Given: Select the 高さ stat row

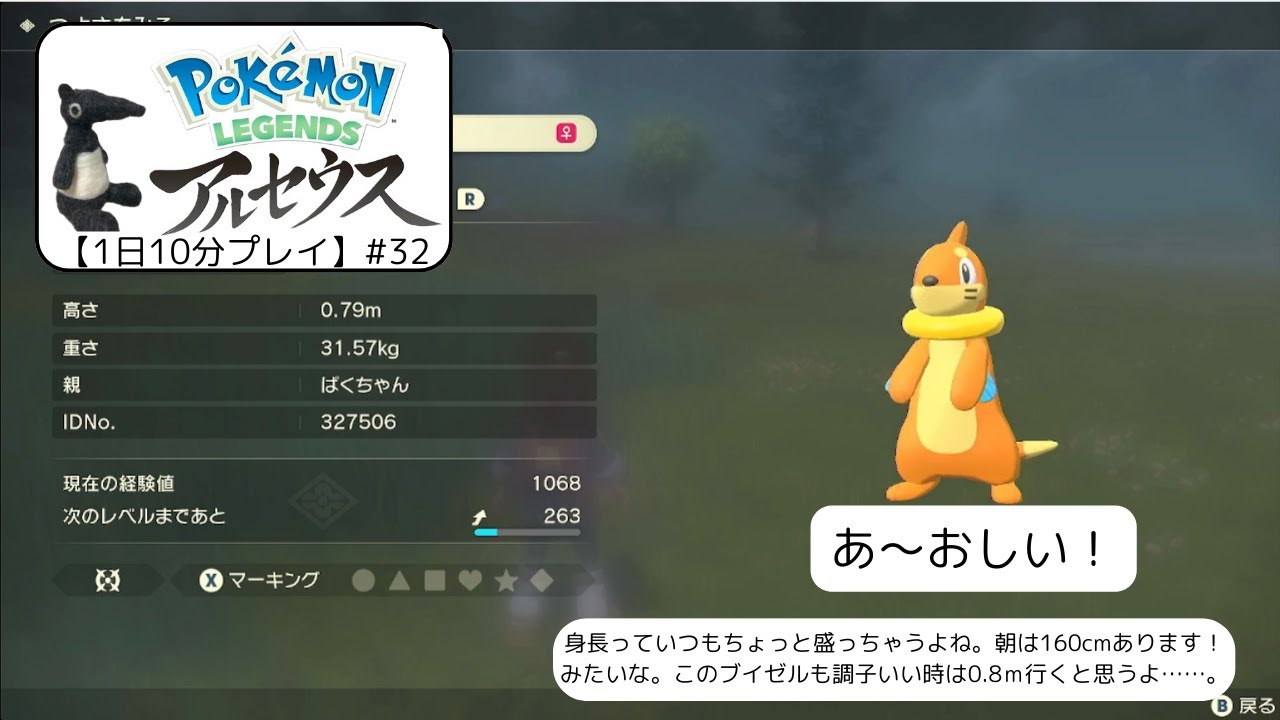Looking at the screenshot, I should click(x=320, y=310).
